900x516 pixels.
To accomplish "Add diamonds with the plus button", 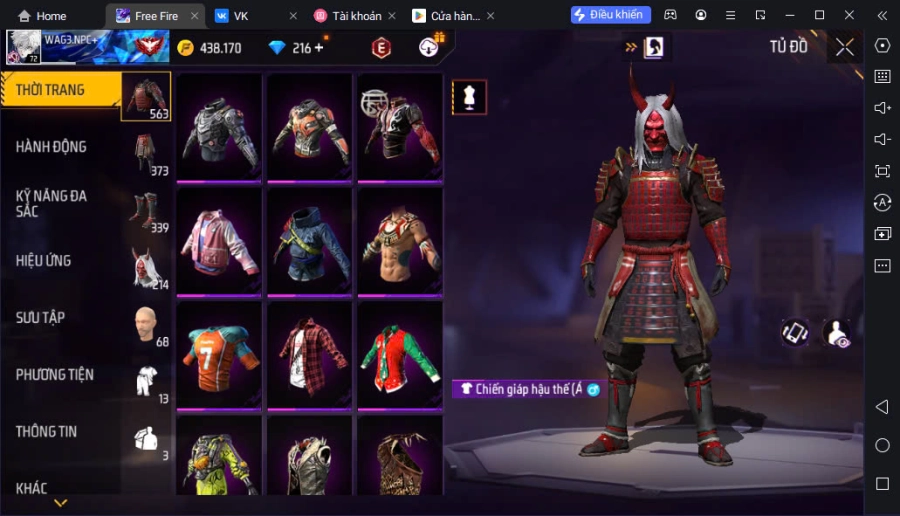I will [x=319, y=48].
